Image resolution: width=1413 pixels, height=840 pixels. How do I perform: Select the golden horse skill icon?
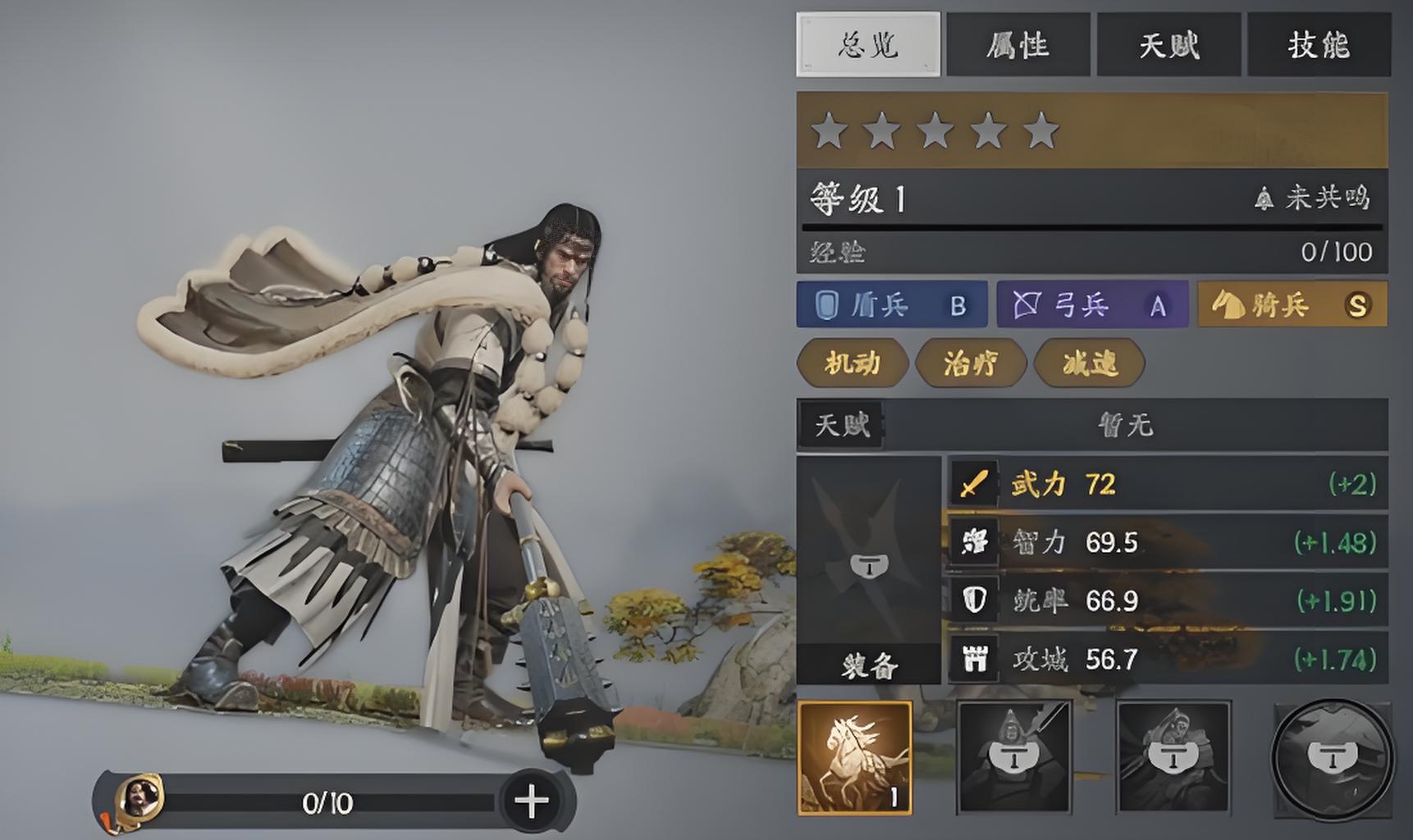tap(855, 757)
